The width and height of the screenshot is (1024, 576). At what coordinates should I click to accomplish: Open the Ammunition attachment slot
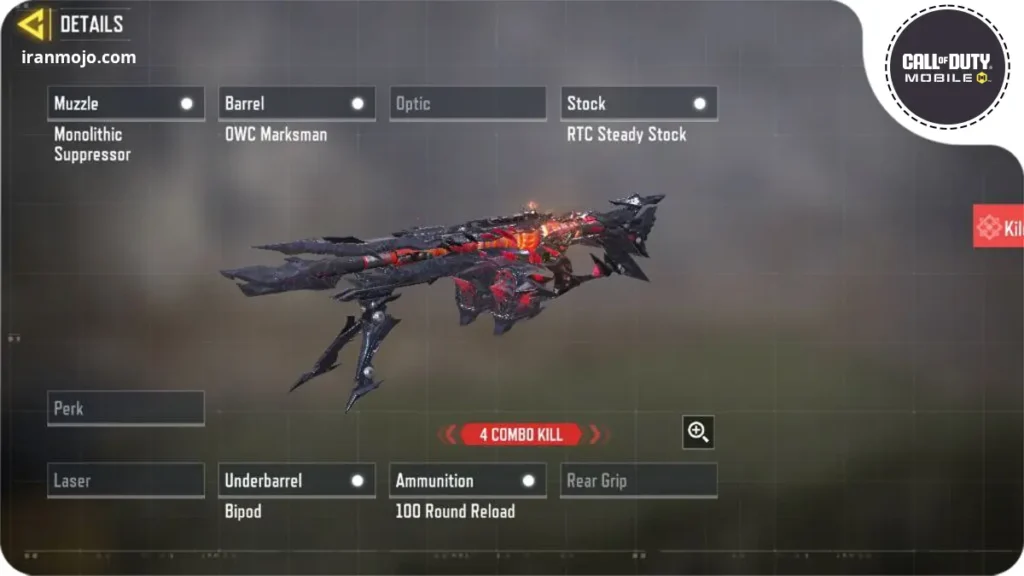pos(467,481)
